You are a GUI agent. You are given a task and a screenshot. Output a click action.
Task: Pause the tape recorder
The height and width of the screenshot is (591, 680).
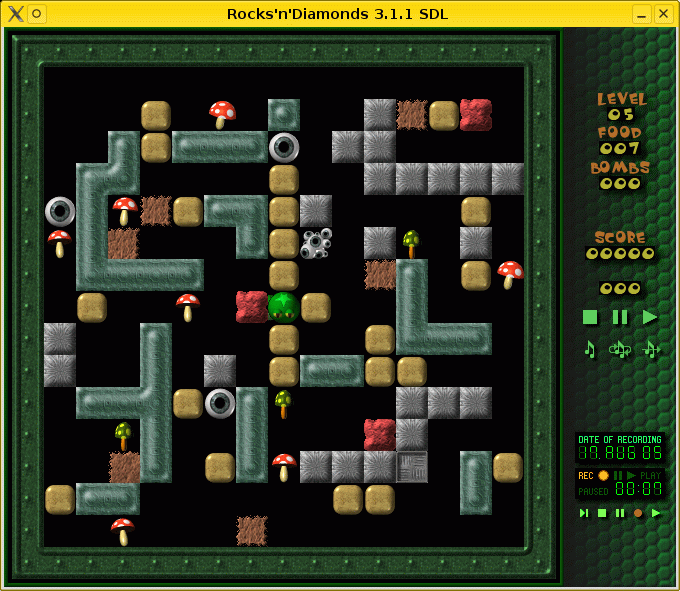click(620, 513)
